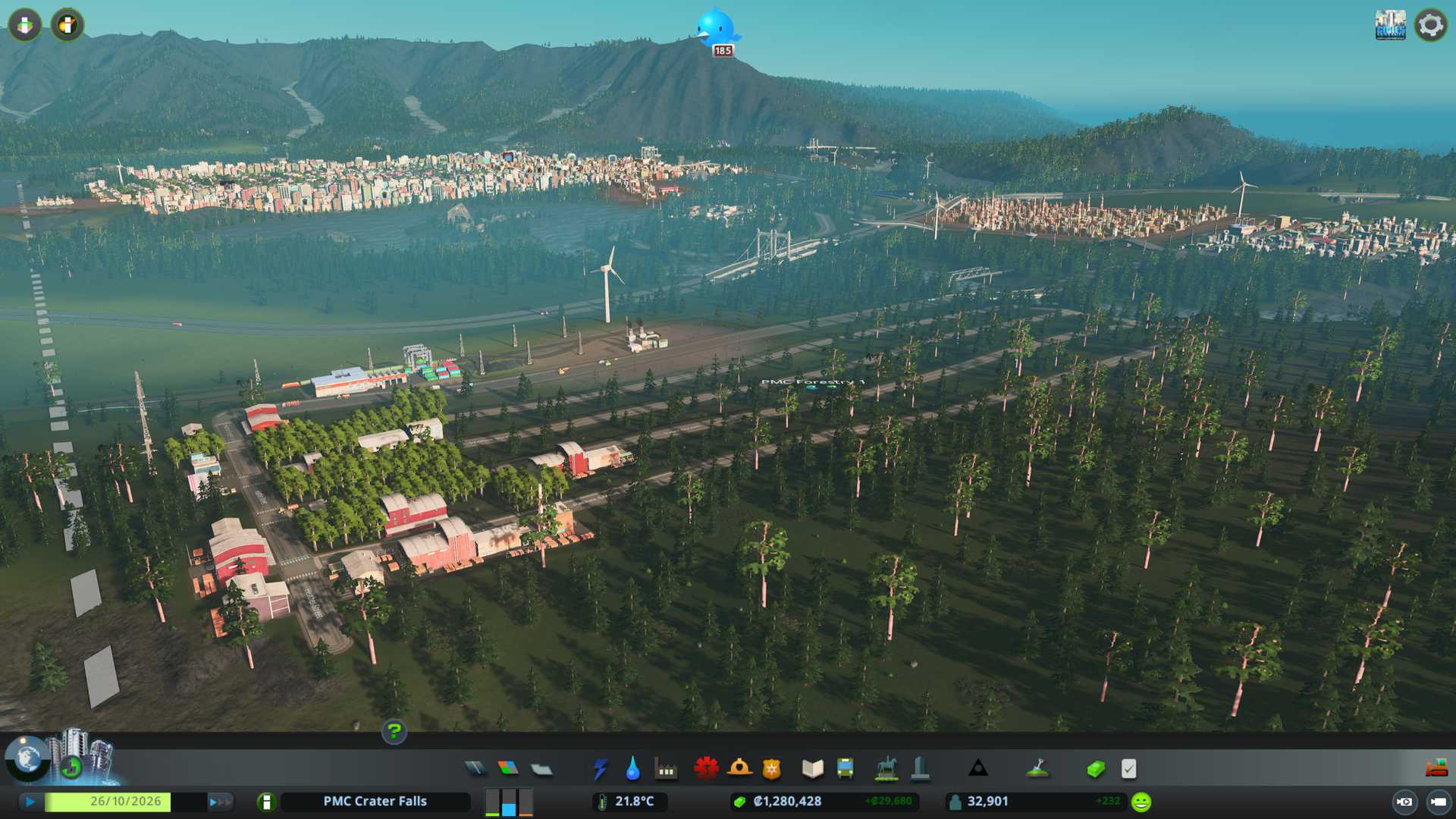Select the Electricity lightning bolt menu
The height and width of the screenshot is (819, 1456).
[601, 769]
